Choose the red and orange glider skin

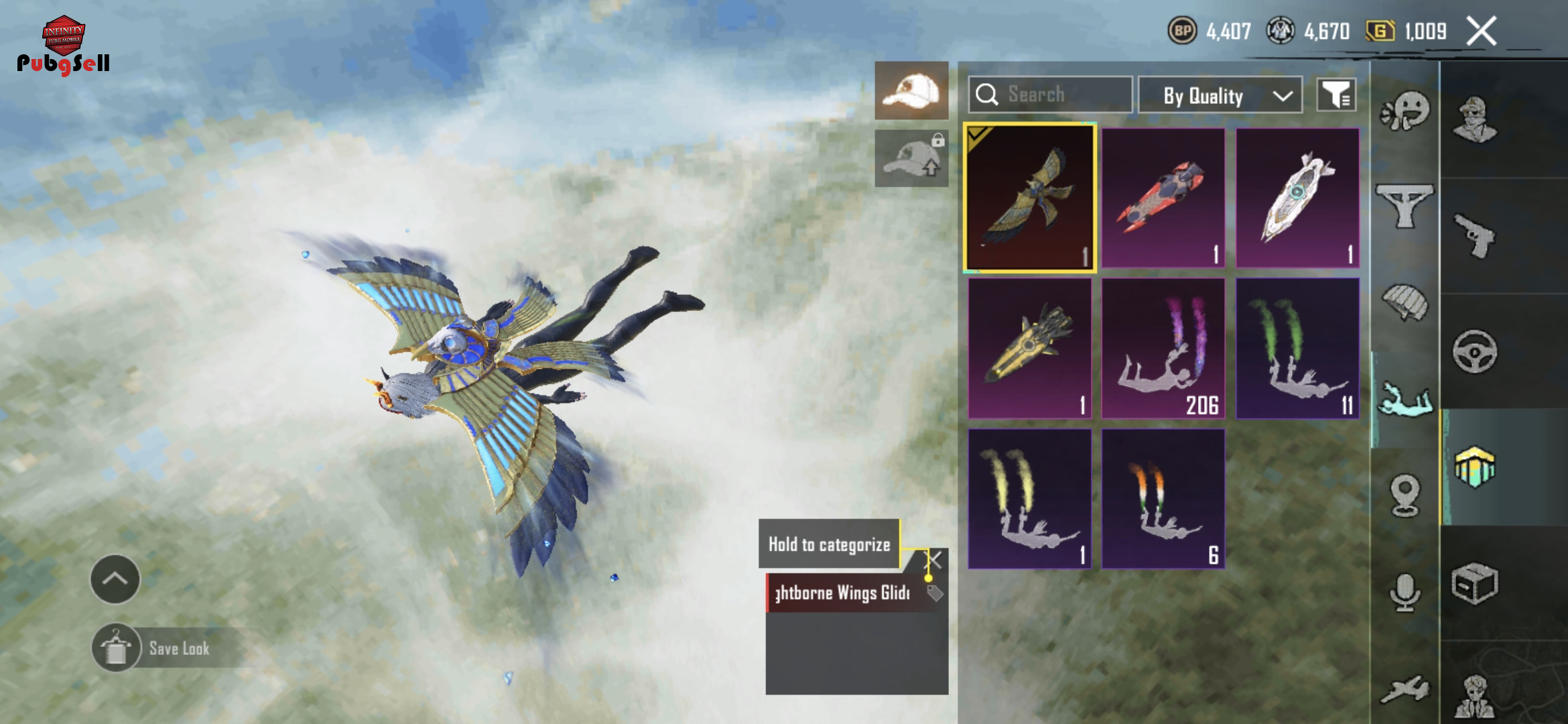[1163, 198]
